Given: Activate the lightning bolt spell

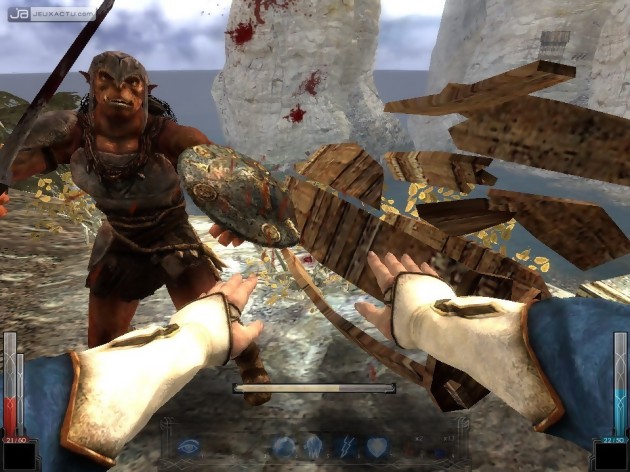Looking at the screenshot, I should coord(345,447).
